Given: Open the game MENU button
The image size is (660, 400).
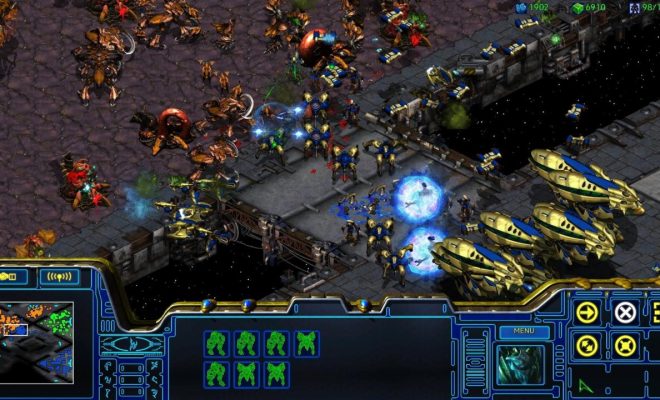Looking at the screenshot, I should 523,330.
